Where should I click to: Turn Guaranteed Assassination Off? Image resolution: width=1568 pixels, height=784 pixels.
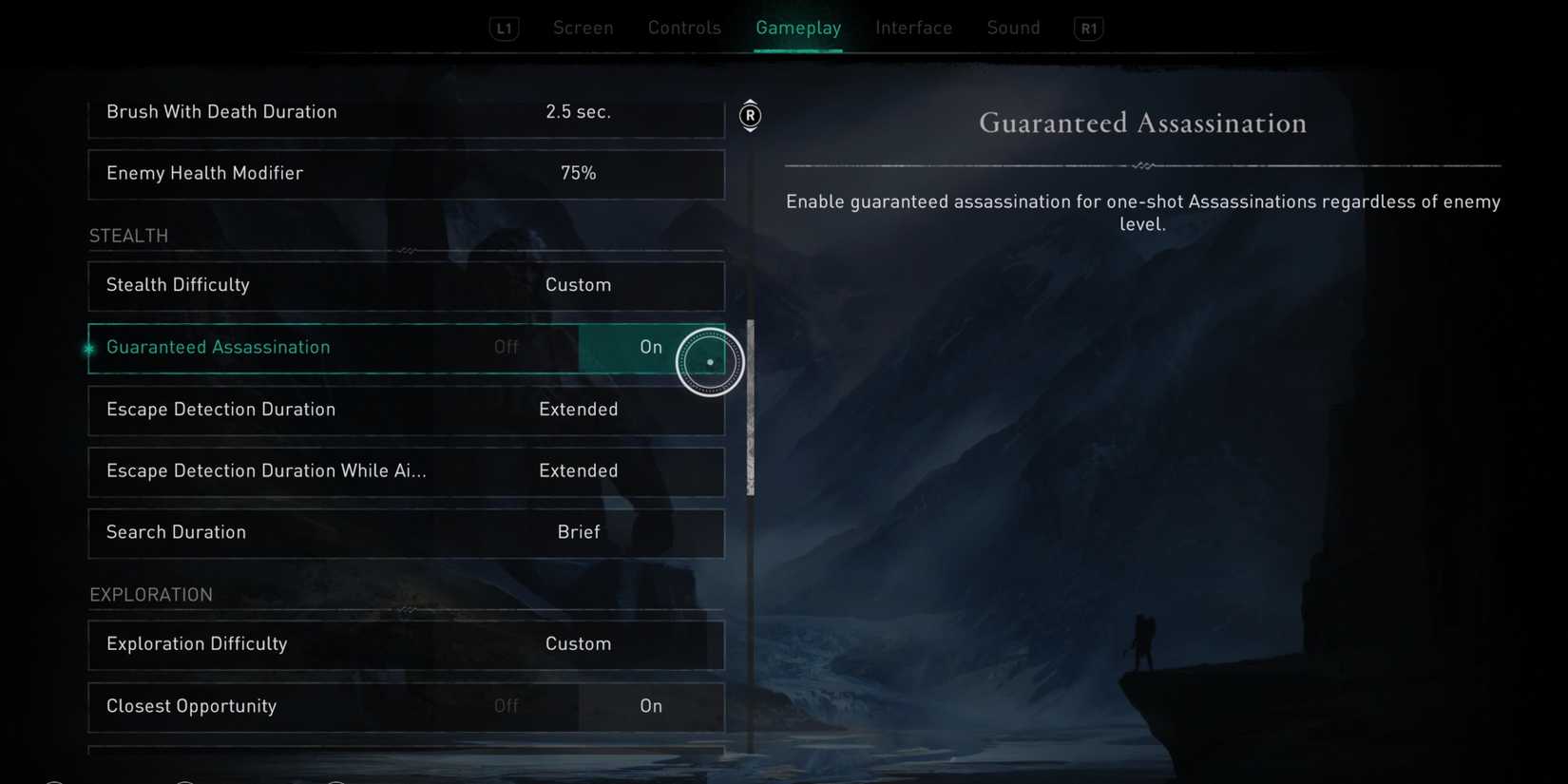507,347
